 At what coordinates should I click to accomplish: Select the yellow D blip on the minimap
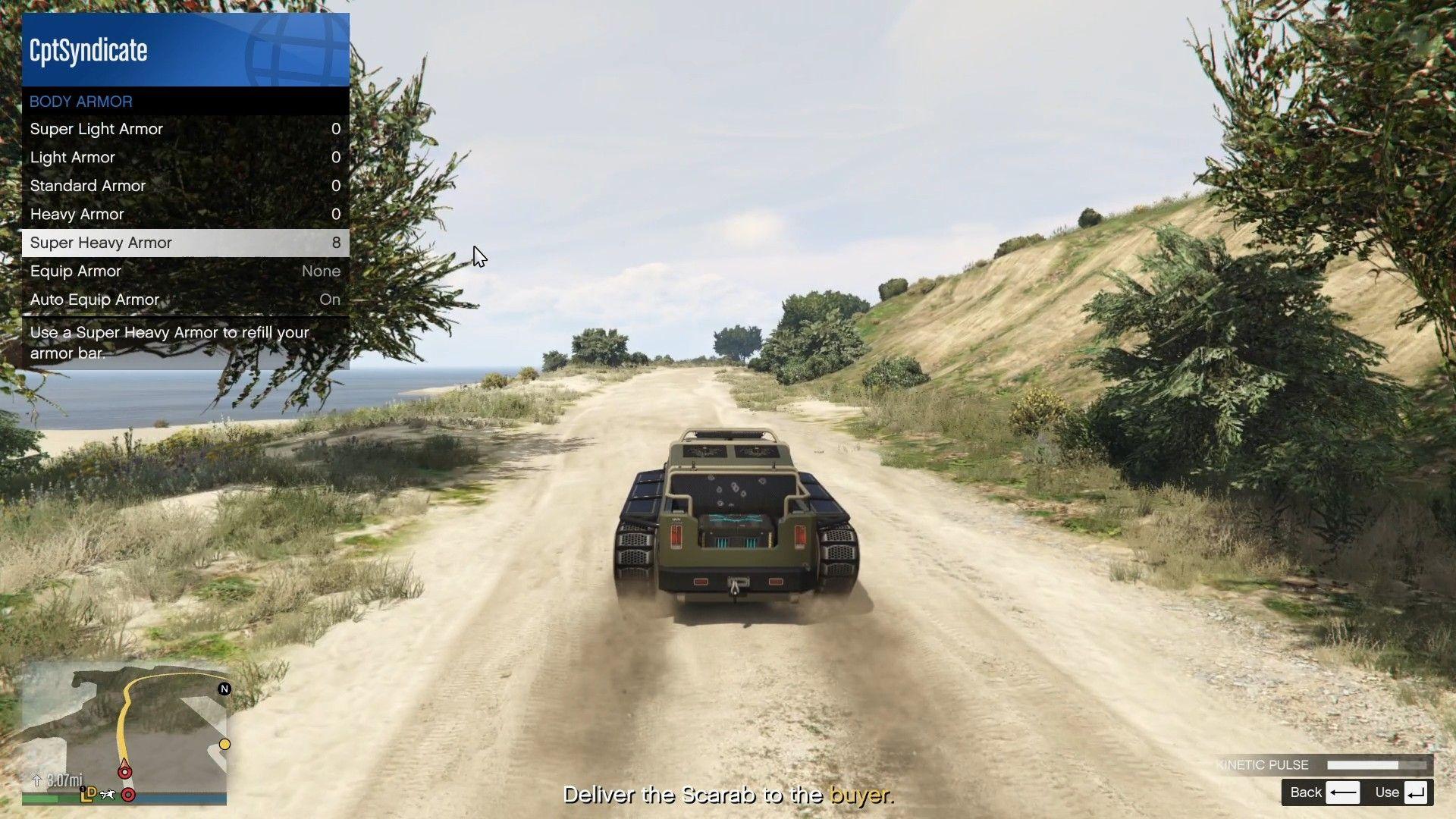pos(93,793)
